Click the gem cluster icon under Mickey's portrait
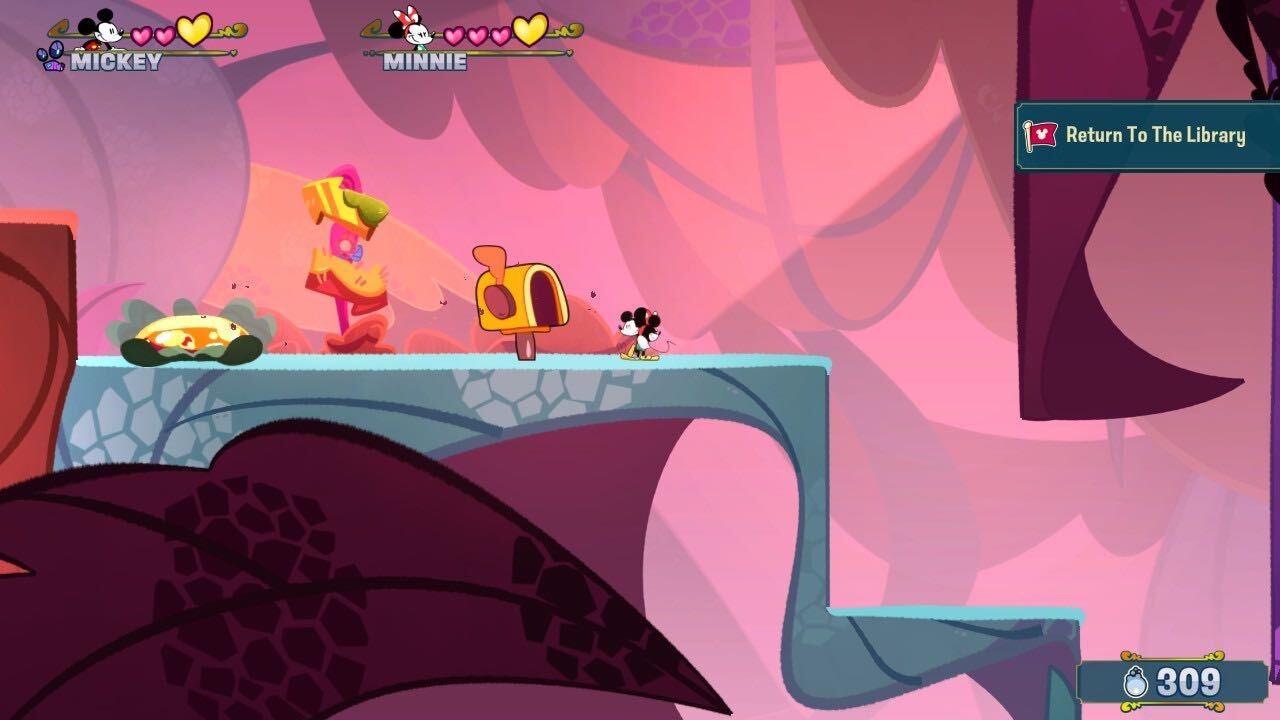The height and width of the screenshot is (720, 1280). 52,54
